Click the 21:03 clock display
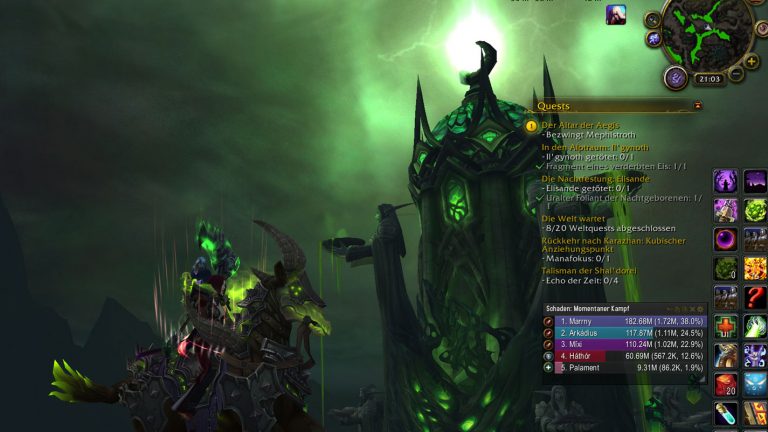768x432 pixels. click(708, 79)
